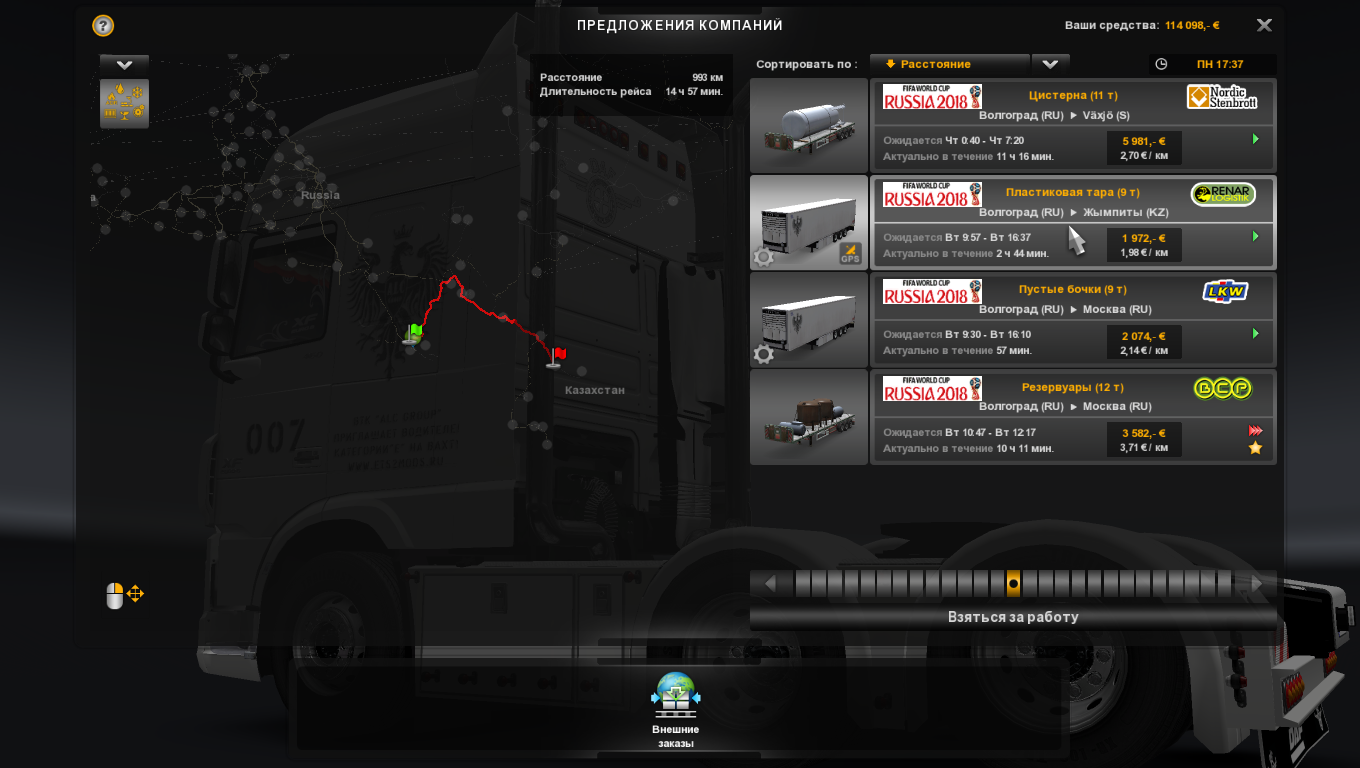Select the Цистерна job to Växjö
This screenshot has height=768, width=1360.
1073,125
